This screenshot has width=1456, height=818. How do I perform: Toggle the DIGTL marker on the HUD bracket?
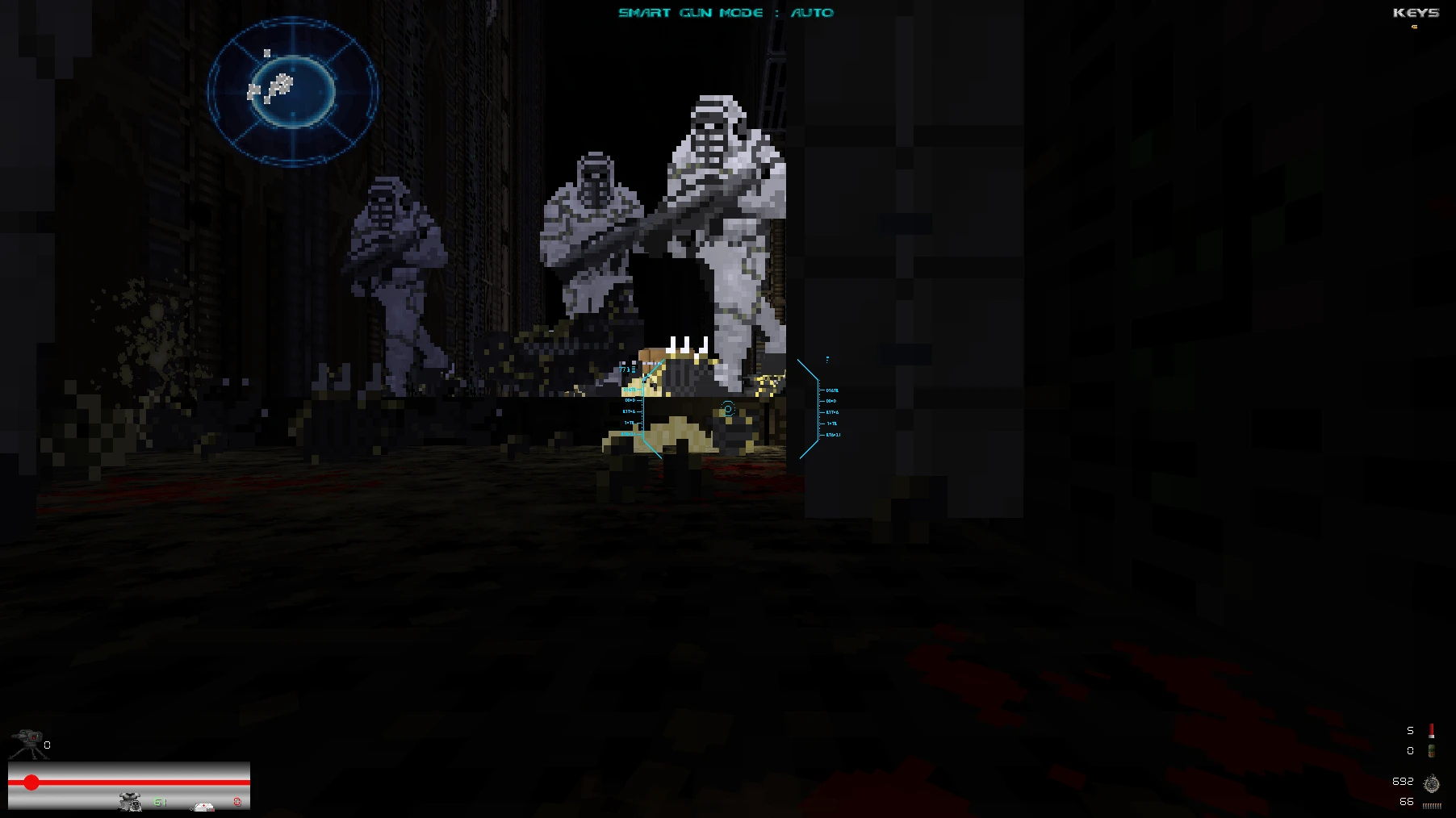pos(831,390)
